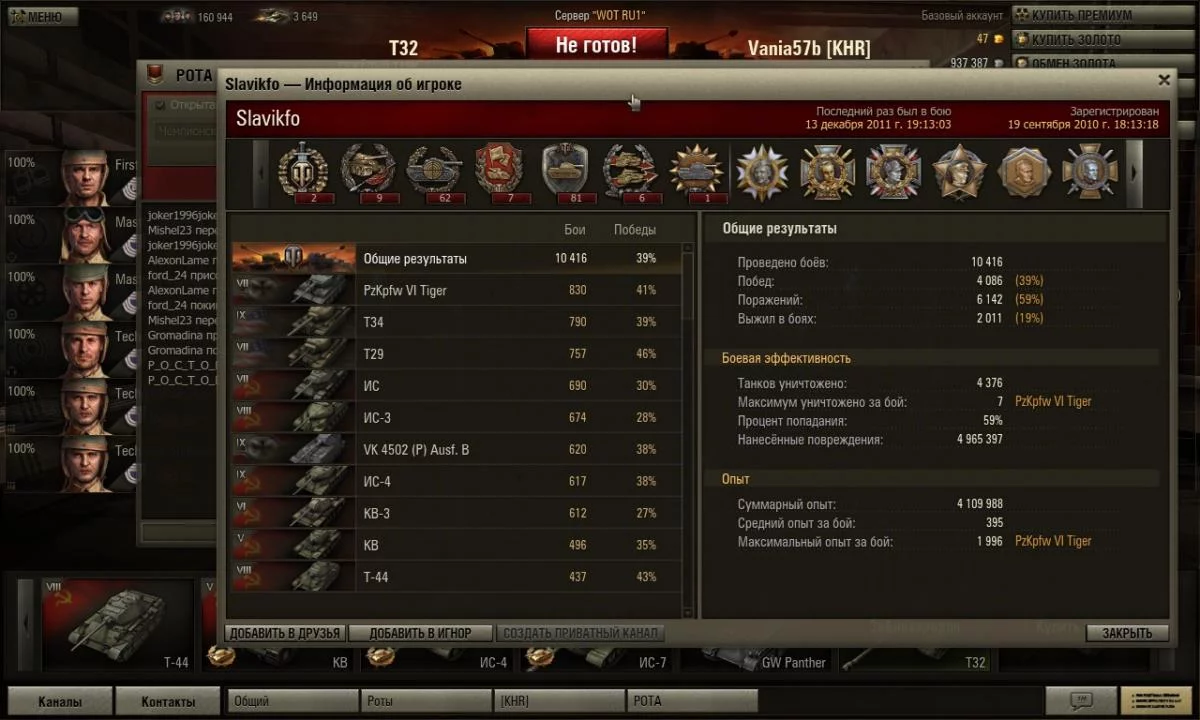
Task: Open the МЕНЮ button
Action: 40,16
